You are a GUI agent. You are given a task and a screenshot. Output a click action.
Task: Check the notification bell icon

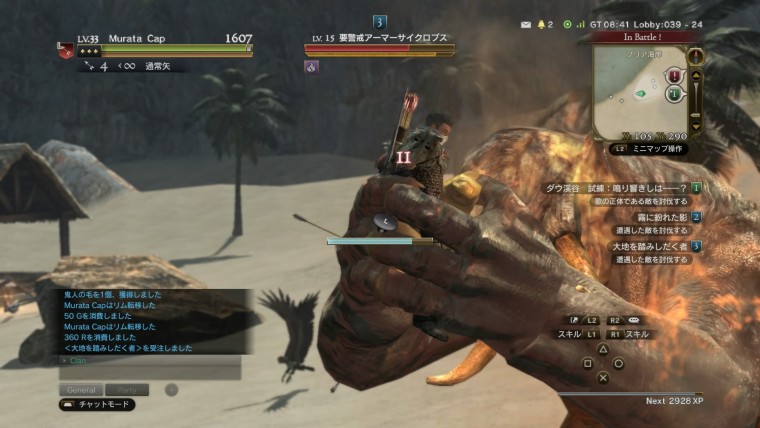pyautogui.click(x=545, y=23)
